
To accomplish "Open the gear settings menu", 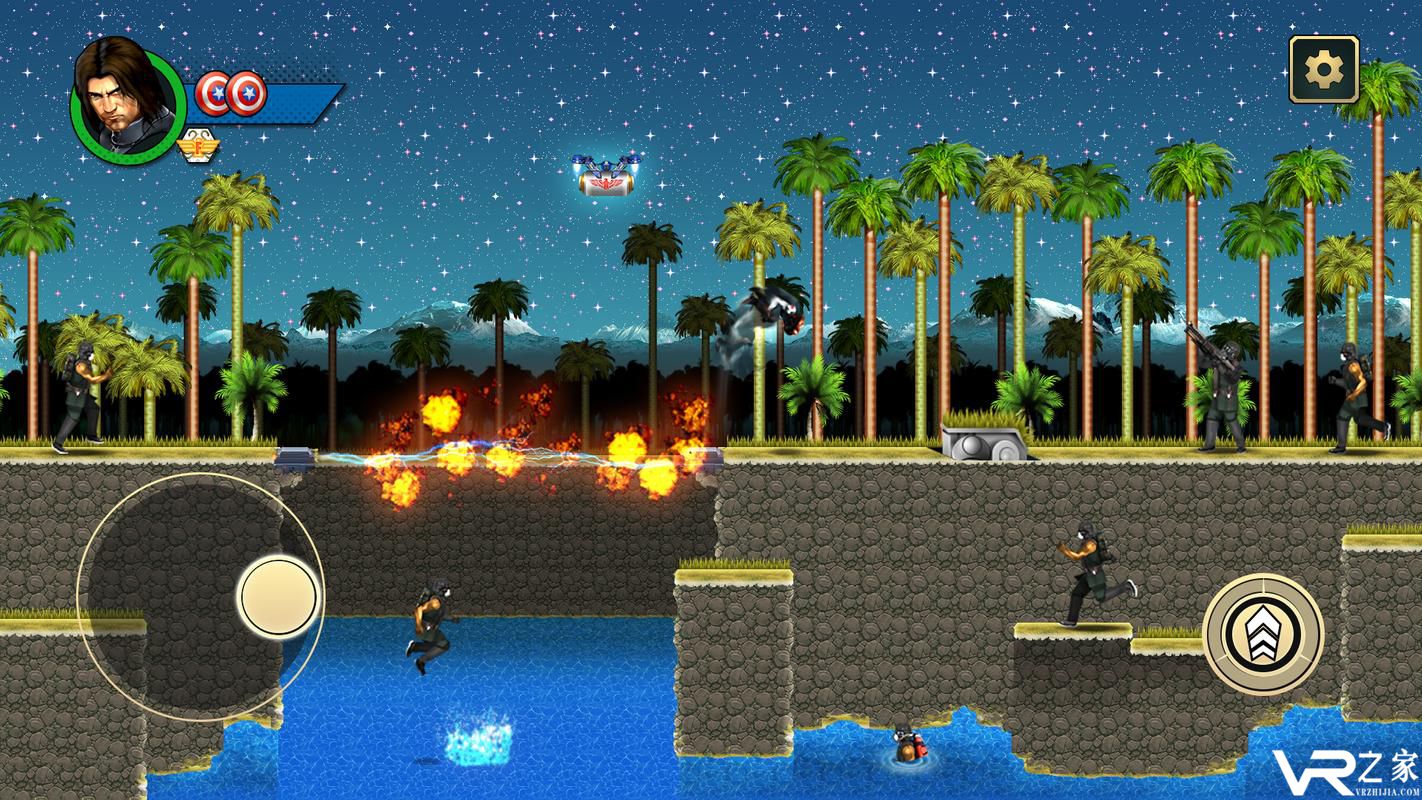I will (x=1323, y=69).
